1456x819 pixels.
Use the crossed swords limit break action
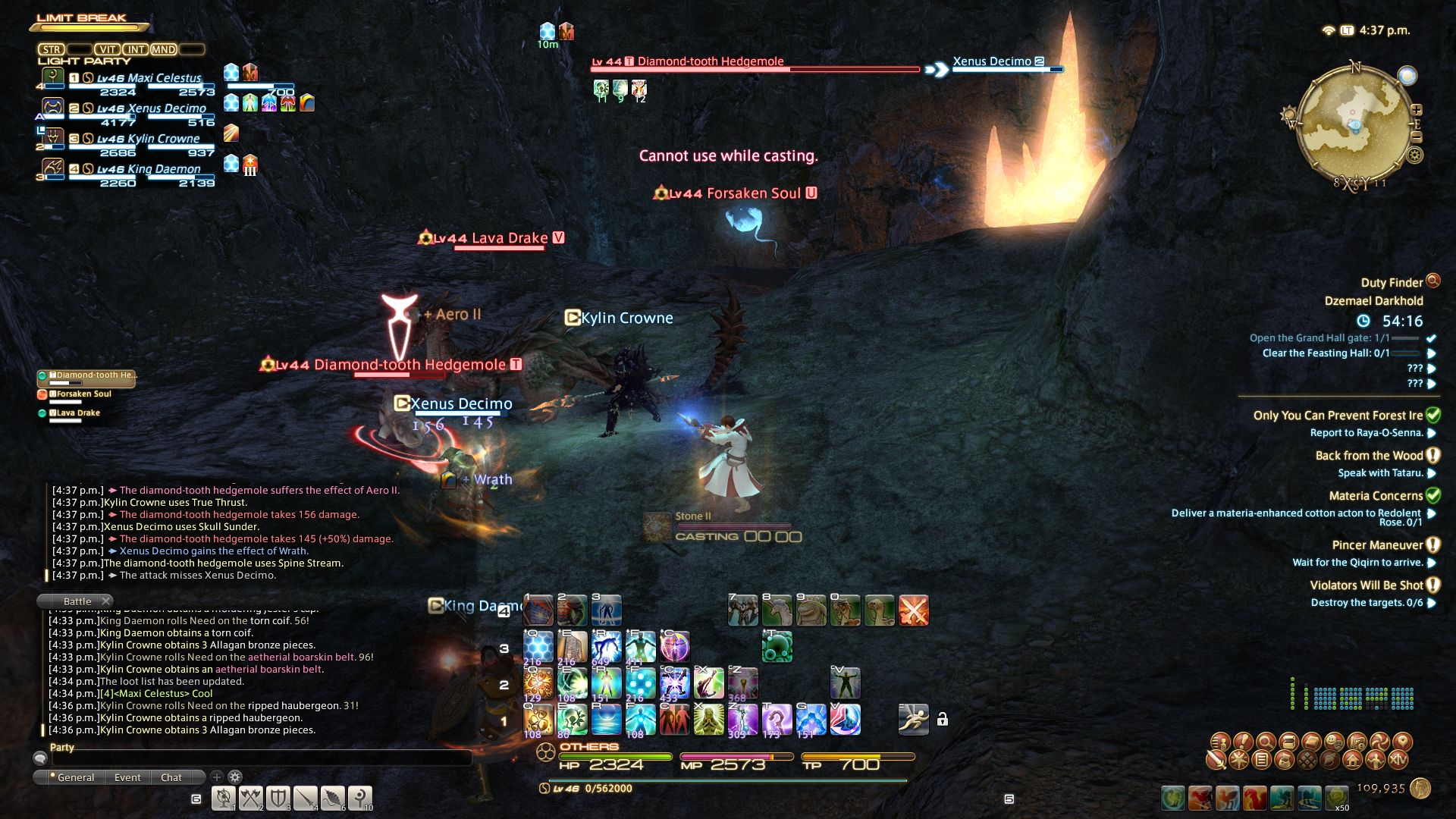[x=913, y=610]
